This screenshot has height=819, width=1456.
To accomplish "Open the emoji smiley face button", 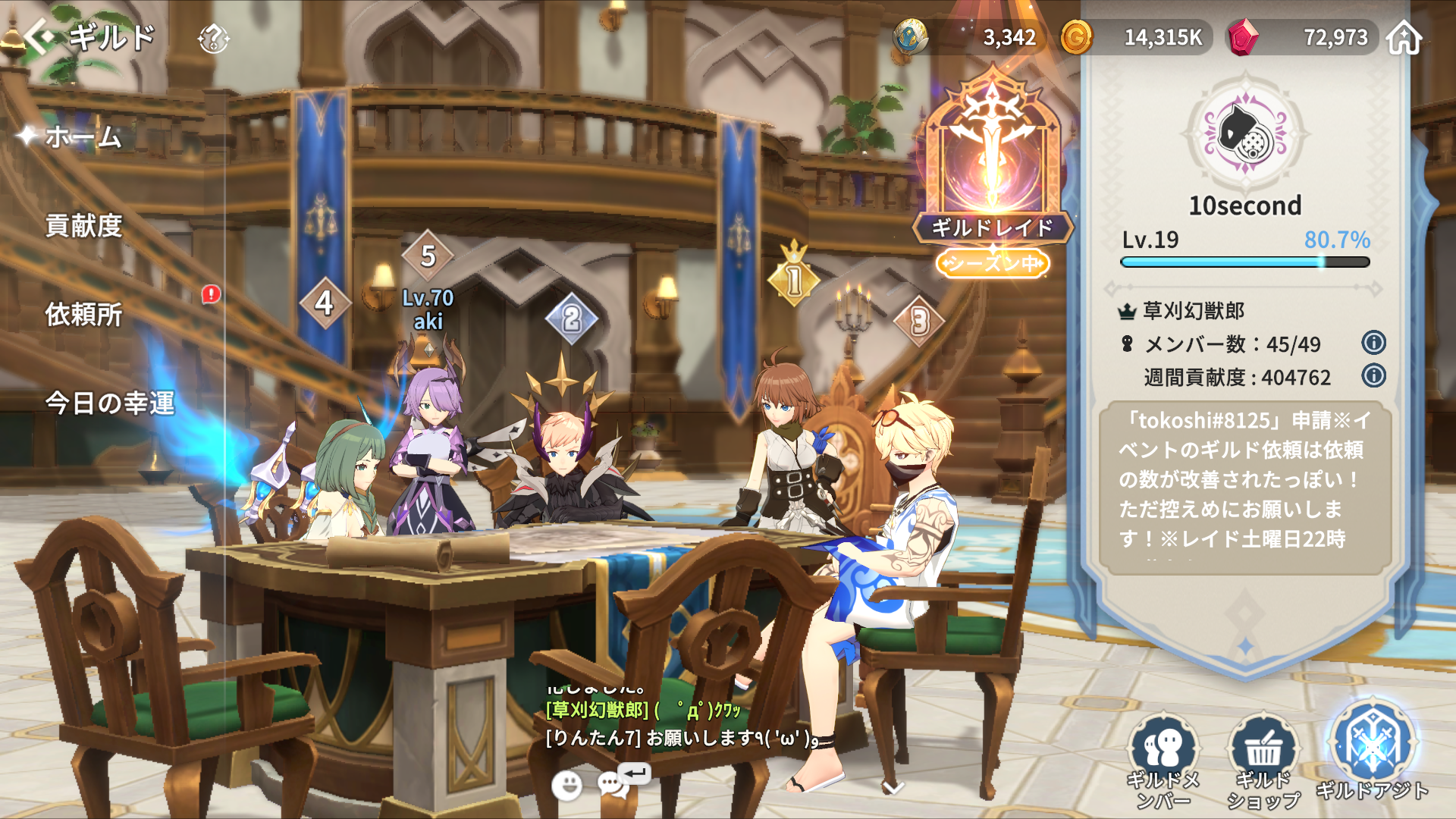I will (566, 786).
